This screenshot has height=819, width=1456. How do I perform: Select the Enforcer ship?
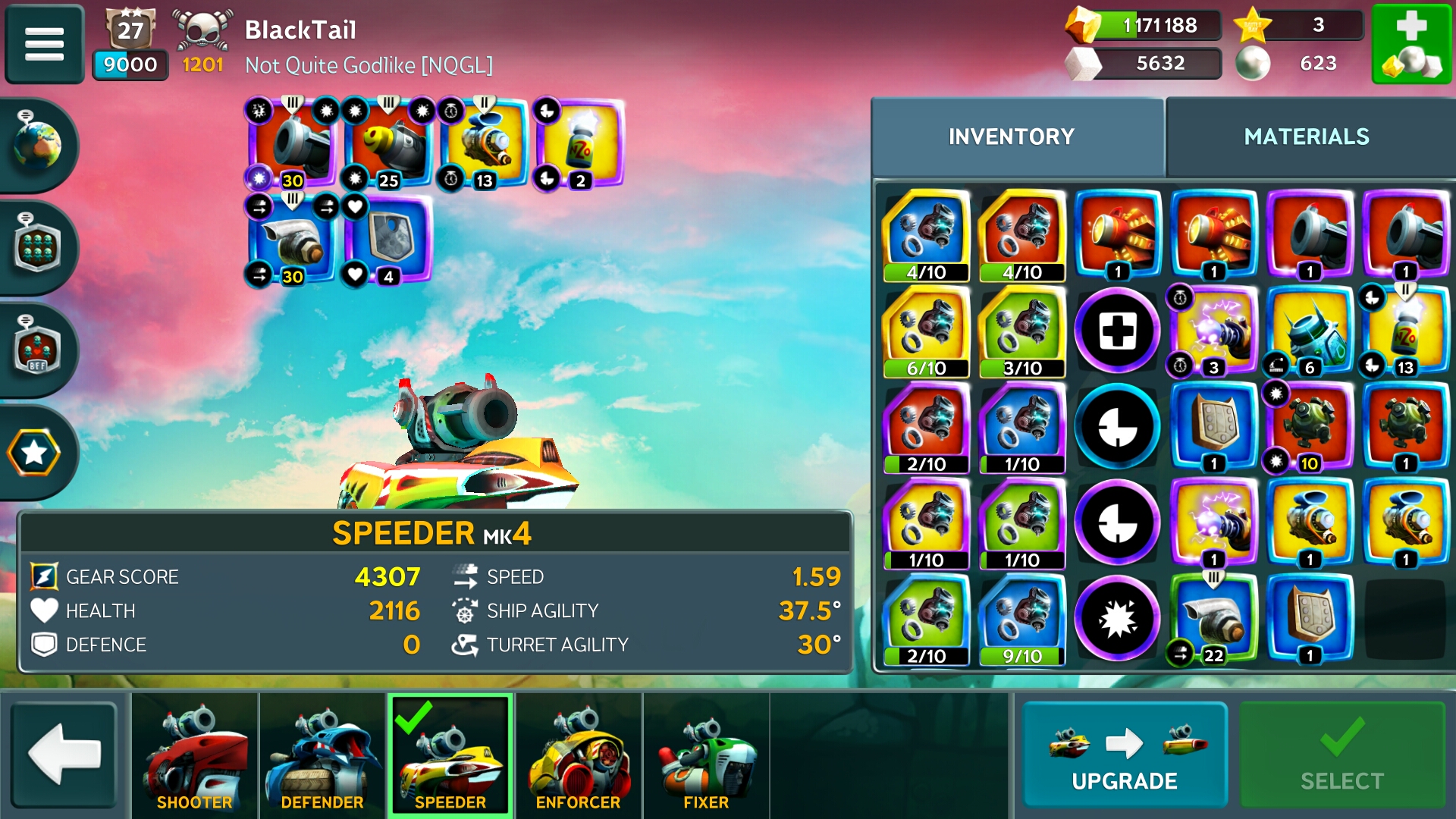click(578, 756)
